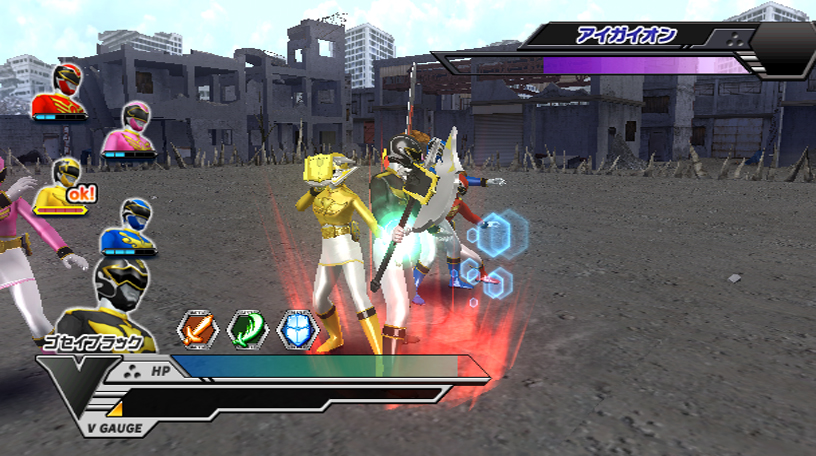Select the red ranger portrait
The width and height of the screenshot is (816, 456).
[57, 93]
